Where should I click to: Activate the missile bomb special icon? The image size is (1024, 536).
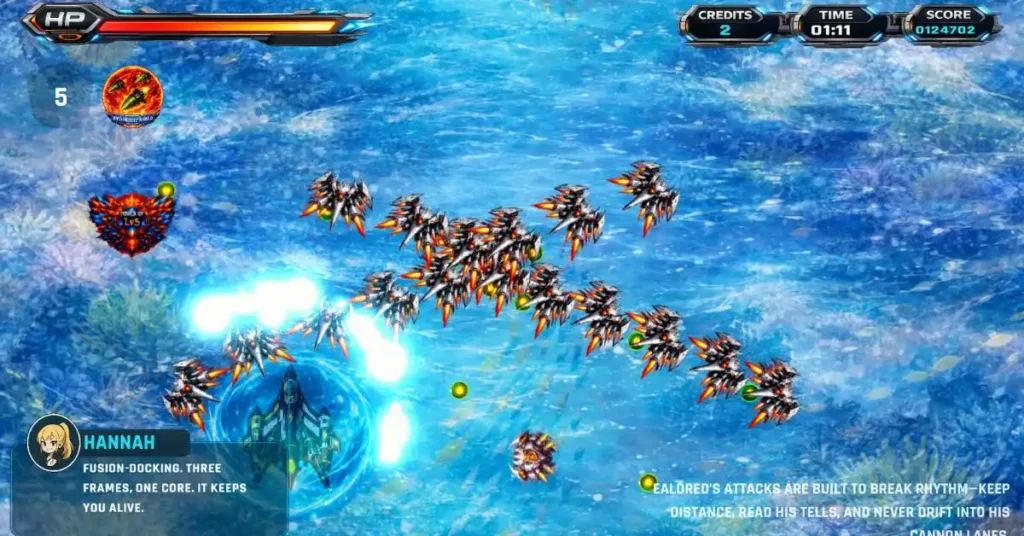coord(132,97)
